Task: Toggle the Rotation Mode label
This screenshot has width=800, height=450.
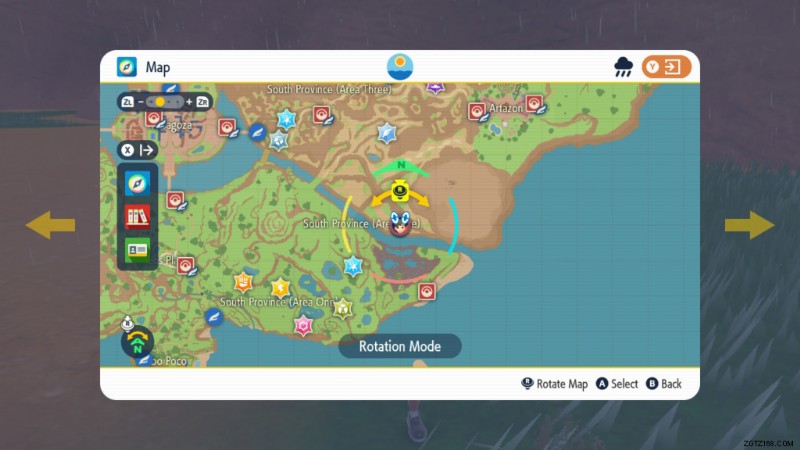Action: [399, 346]
